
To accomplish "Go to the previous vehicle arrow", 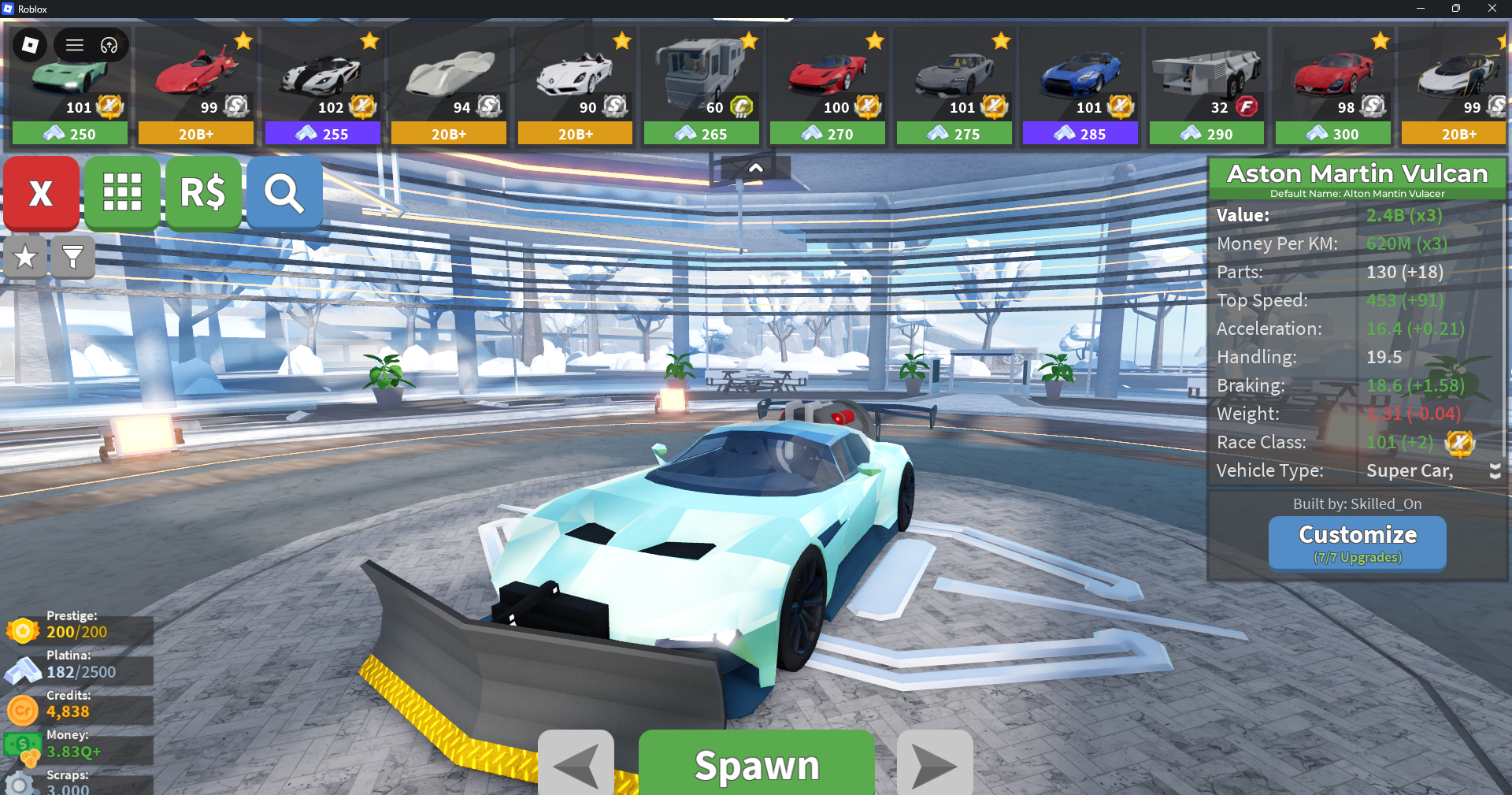I will click(x=576, y=764).
